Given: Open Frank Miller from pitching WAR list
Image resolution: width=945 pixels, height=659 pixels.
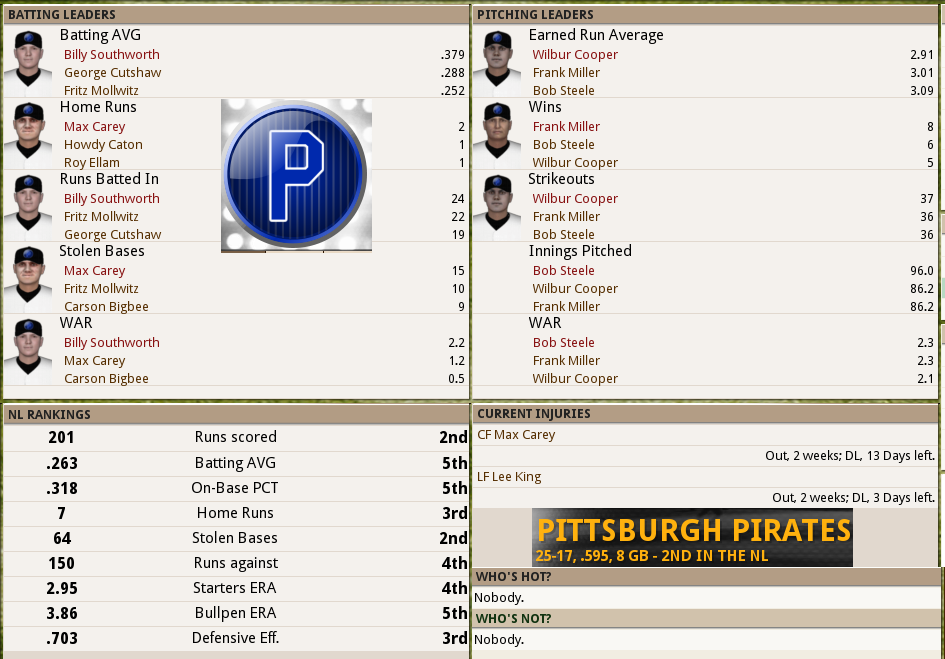Looking at the screenshot, I should click(566, 361).
